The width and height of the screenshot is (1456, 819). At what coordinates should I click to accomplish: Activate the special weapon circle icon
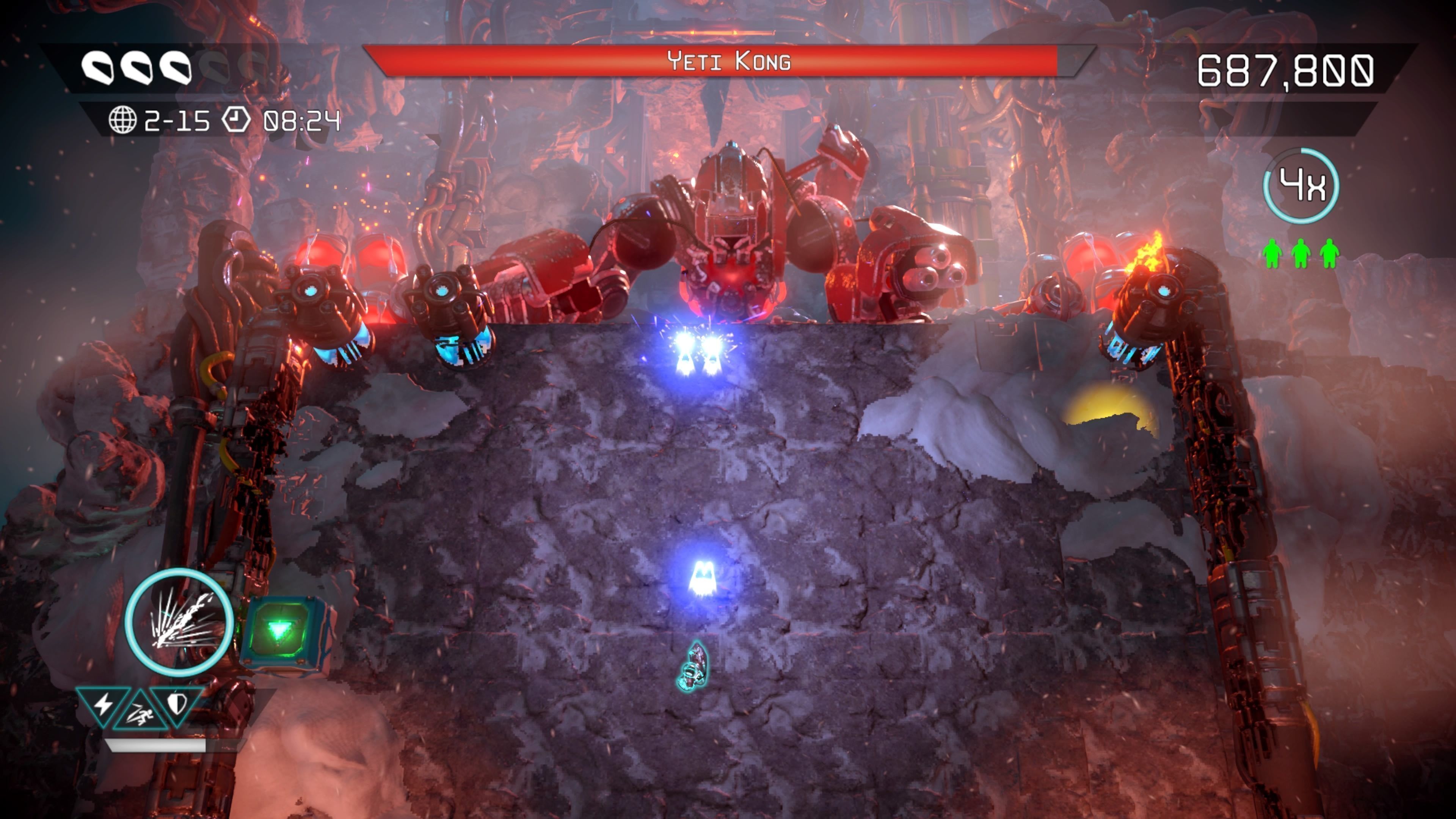coord(179,622)
